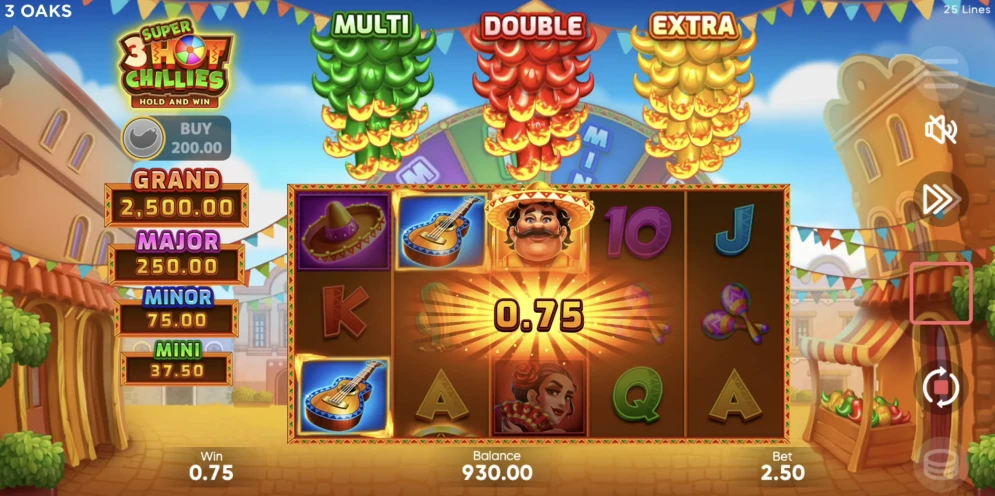Image resolution: width=995 pixels, height=496 pixels.
Task: Enable turbo spin with the double-arrow button
Action: point(940,199)
